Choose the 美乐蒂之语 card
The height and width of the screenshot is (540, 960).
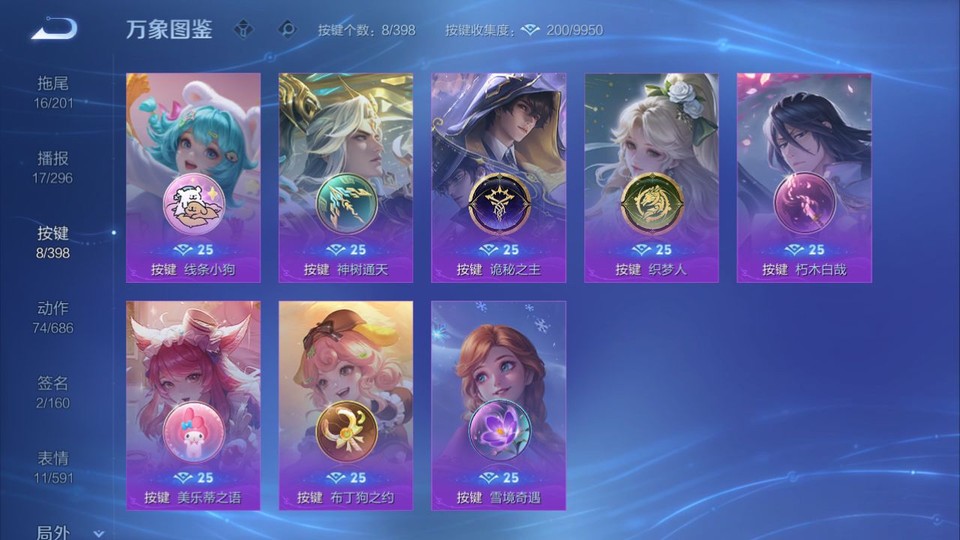click(193, 405)
